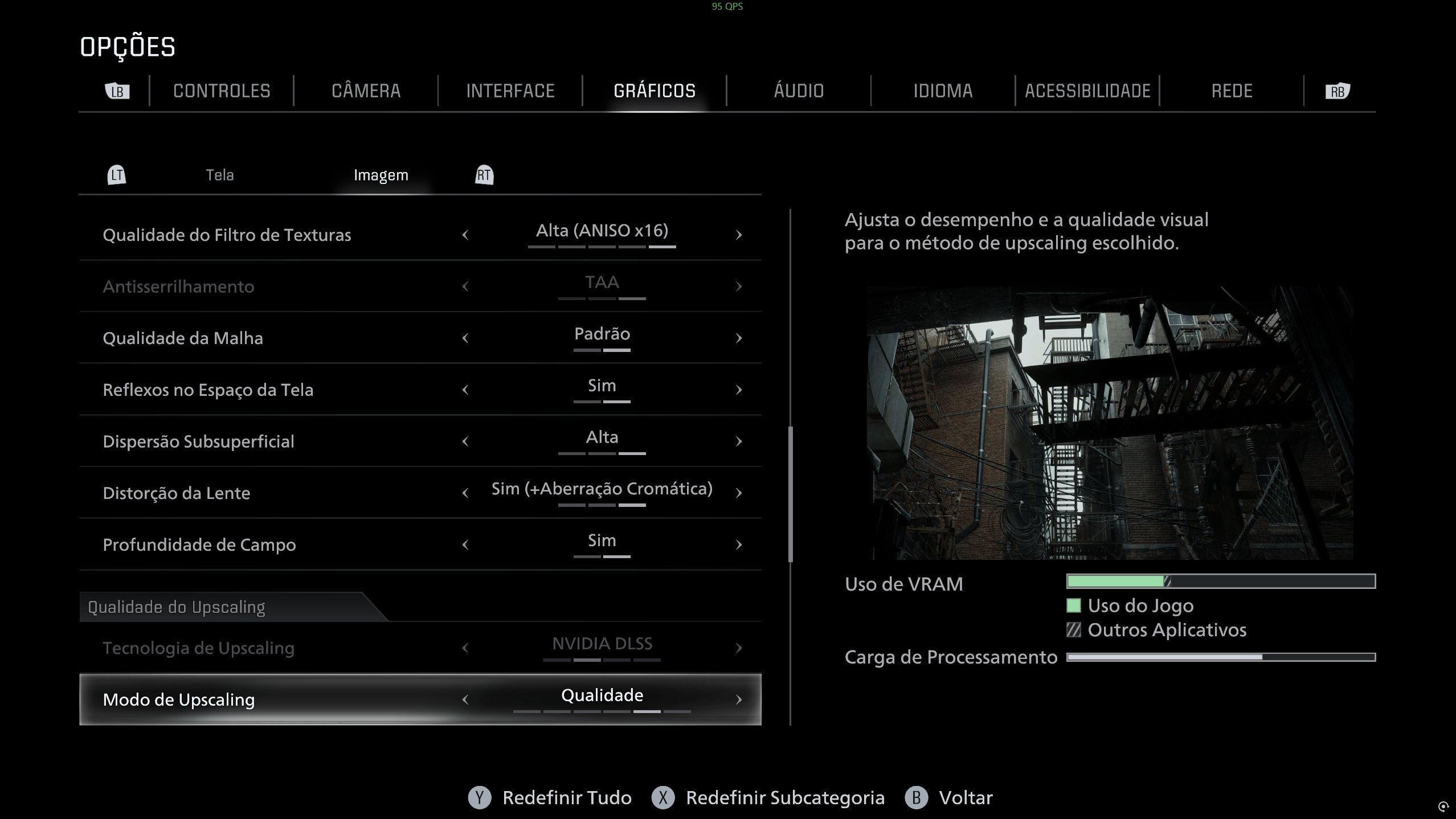The image size is (1456, 819).
Task: Click the LT trigger icon near Tela
Action: tap(117, 174)
